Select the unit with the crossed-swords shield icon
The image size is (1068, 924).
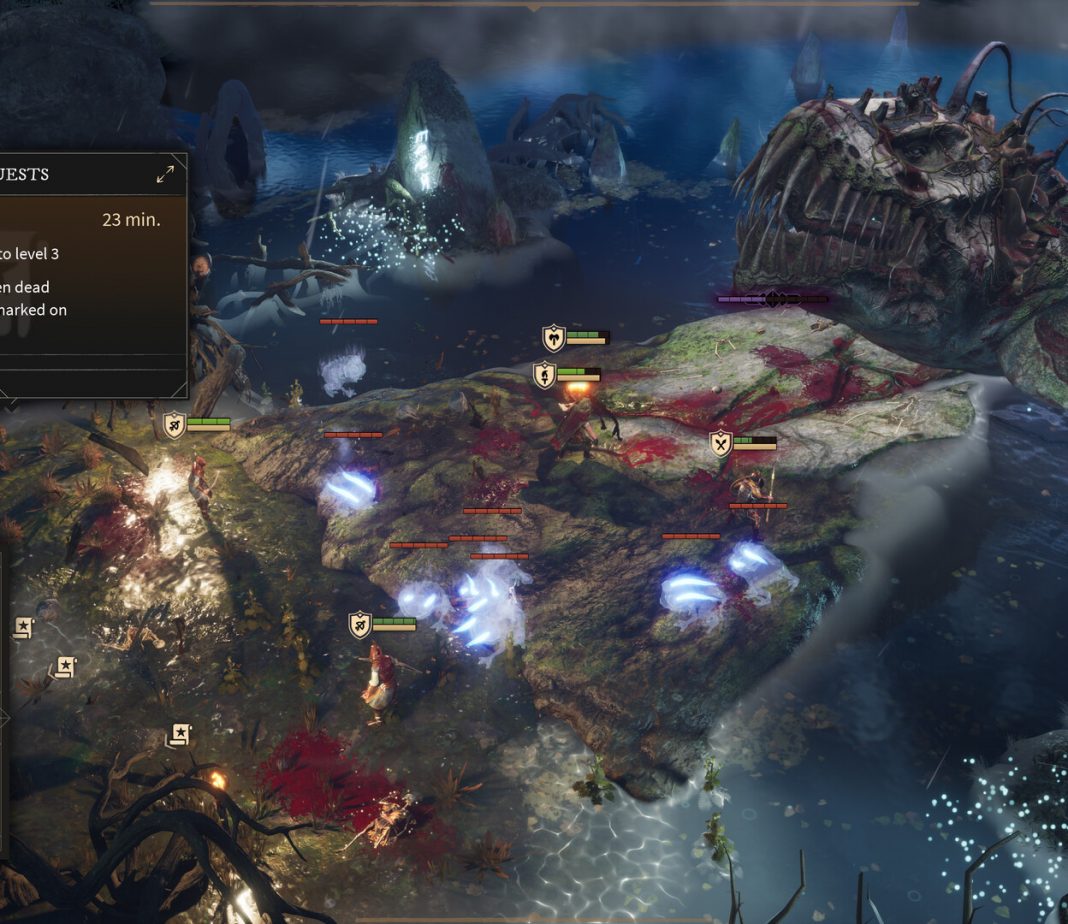tap(721, 443)
